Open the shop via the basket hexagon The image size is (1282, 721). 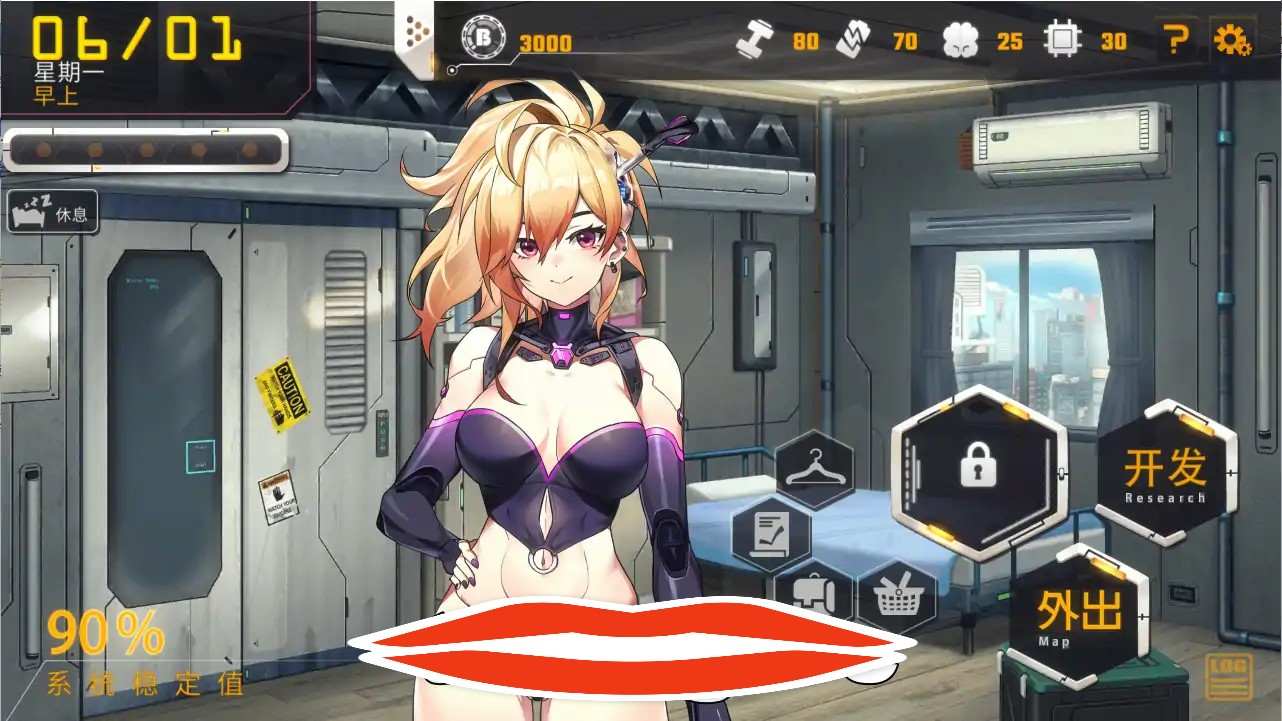coord(899,596)
